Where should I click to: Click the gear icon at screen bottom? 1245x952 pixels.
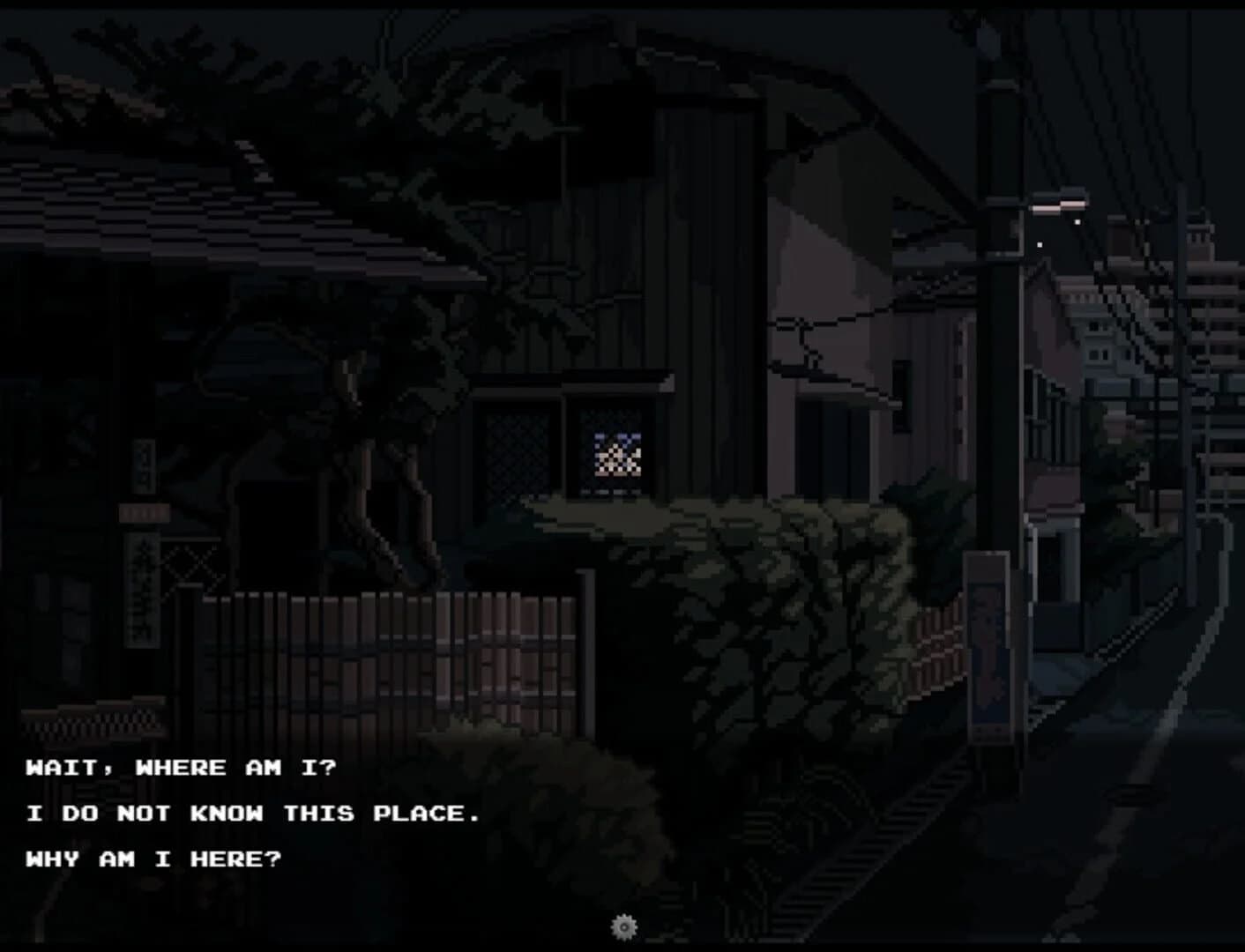coord(624,927)
